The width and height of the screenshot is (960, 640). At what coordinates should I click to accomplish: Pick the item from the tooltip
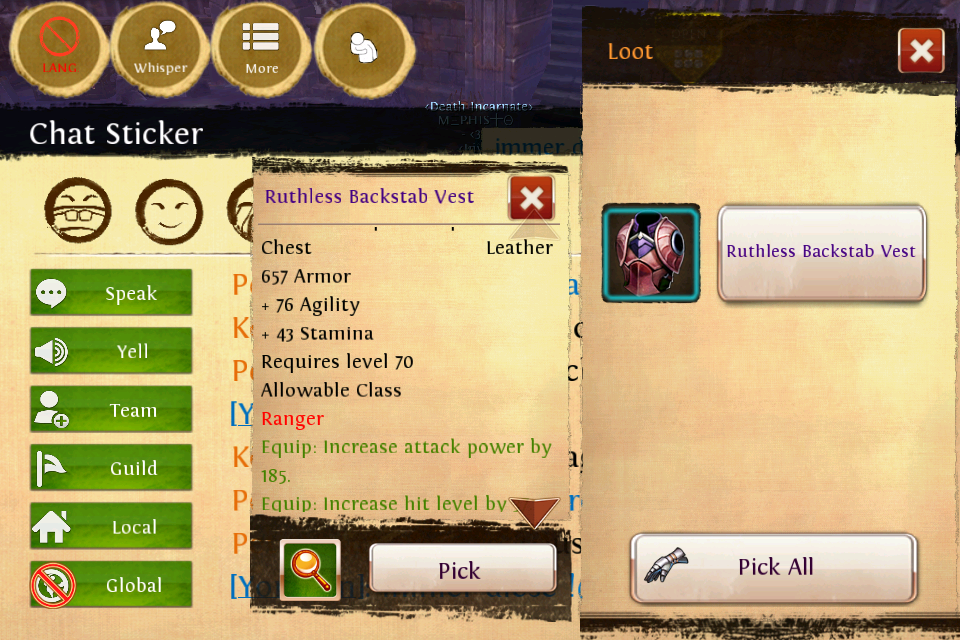462,570
